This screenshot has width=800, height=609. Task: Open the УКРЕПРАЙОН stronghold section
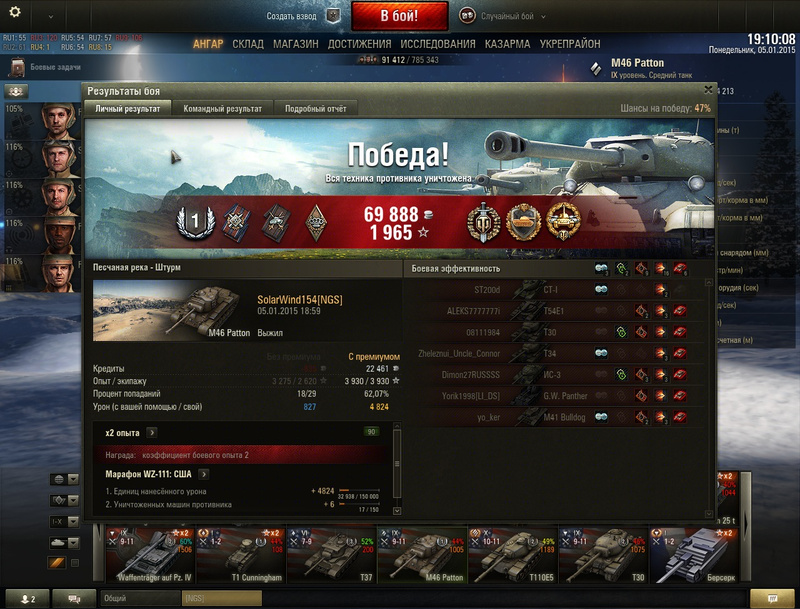click(570, 45)
